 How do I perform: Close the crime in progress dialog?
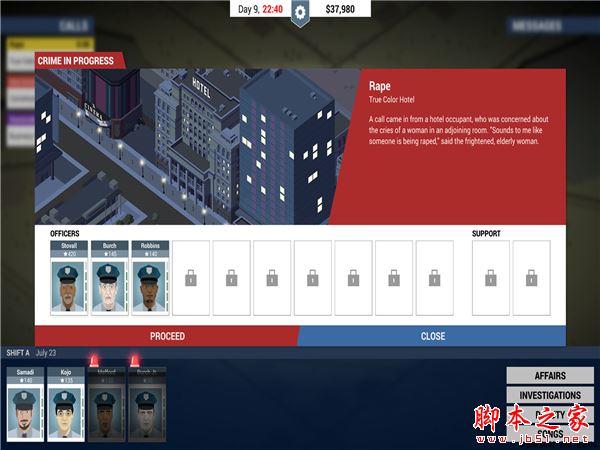pyautogui.click(x=432, y=336)
